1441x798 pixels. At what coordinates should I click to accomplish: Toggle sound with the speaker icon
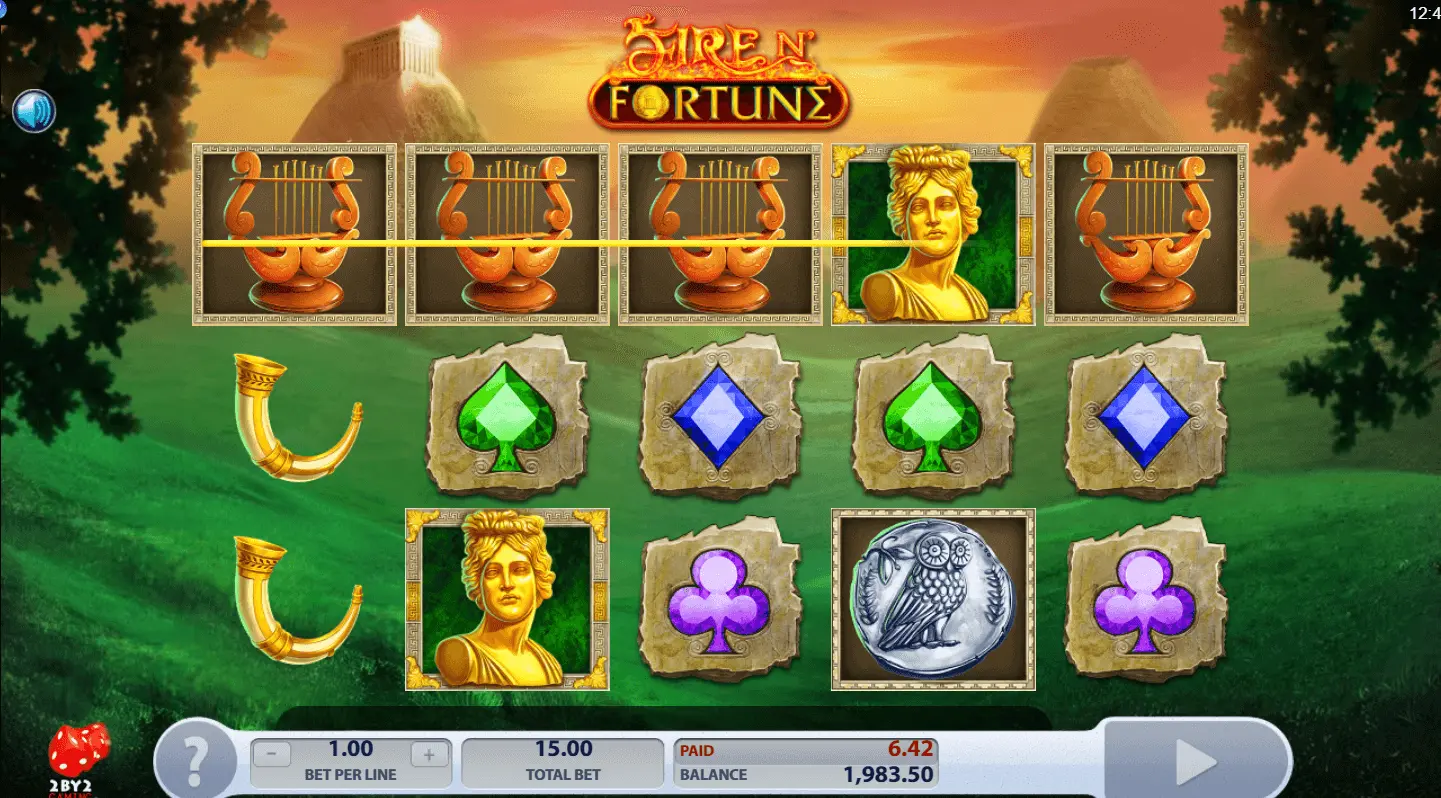tap(34, 112)
